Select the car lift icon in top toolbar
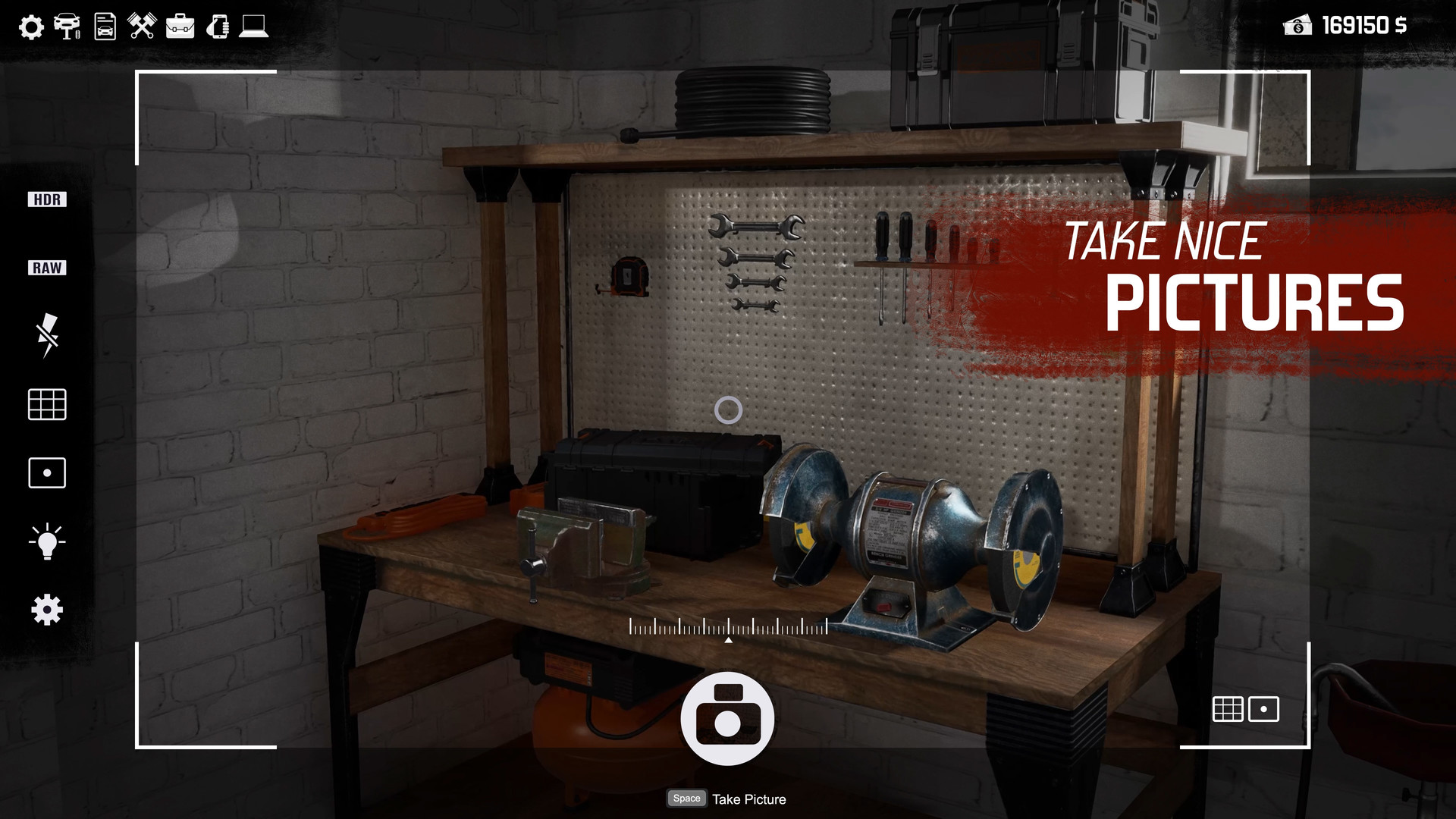Image resolution: width=1456 pixels, height=819 pixels. [67, 27]
